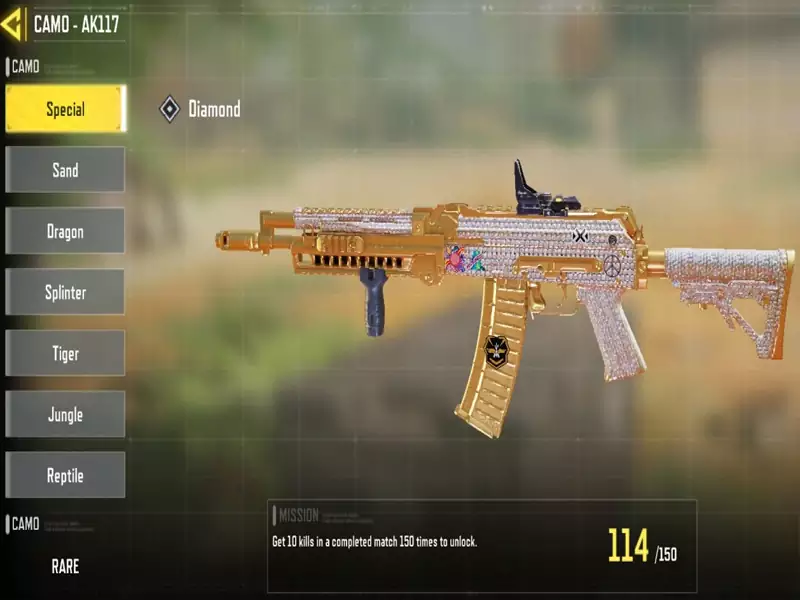Switch to the Splinter camo category
800x600 pixels.
[65, 292]
